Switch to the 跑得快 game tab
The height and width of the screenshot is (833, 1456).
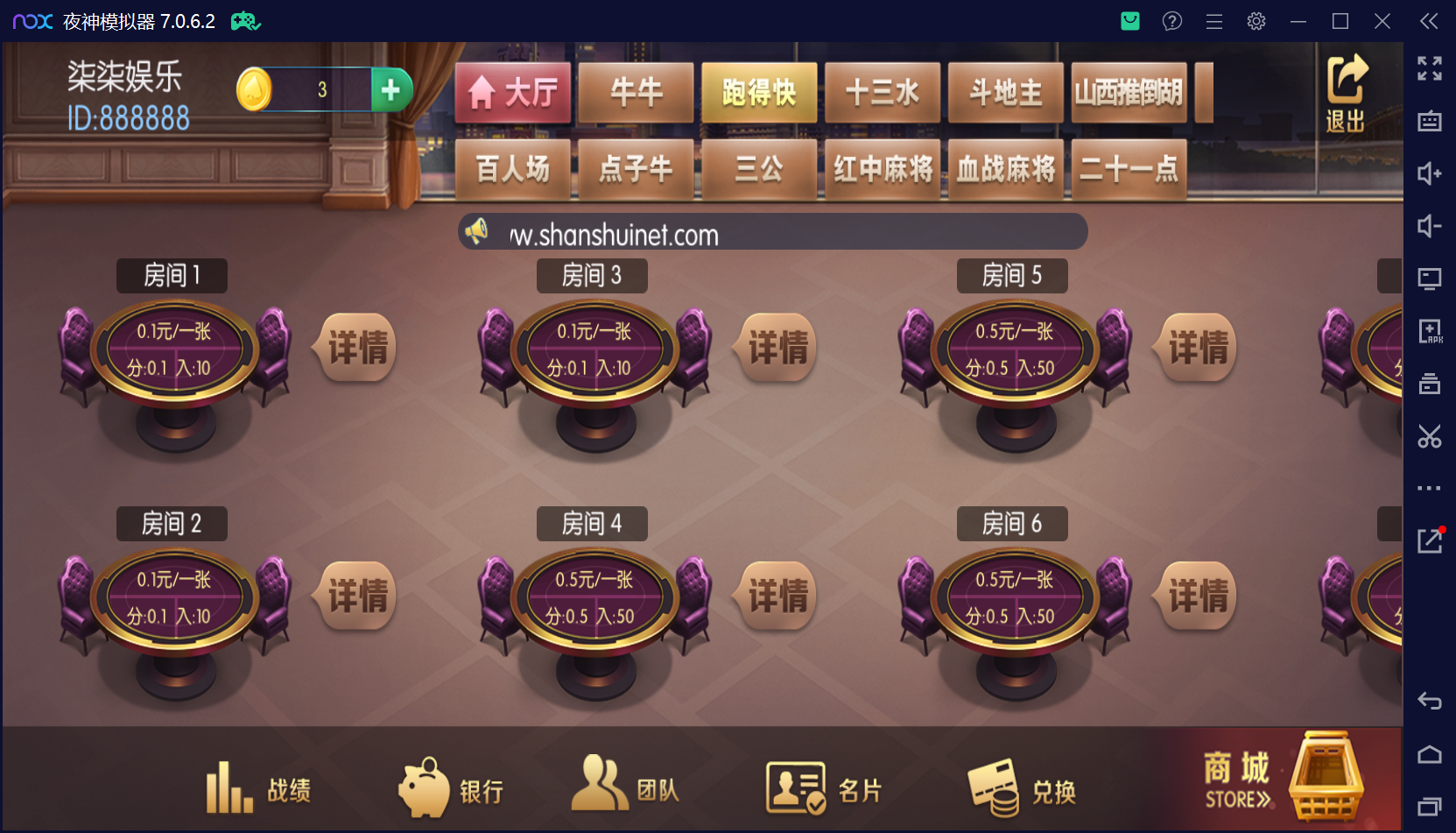[758, 91]
